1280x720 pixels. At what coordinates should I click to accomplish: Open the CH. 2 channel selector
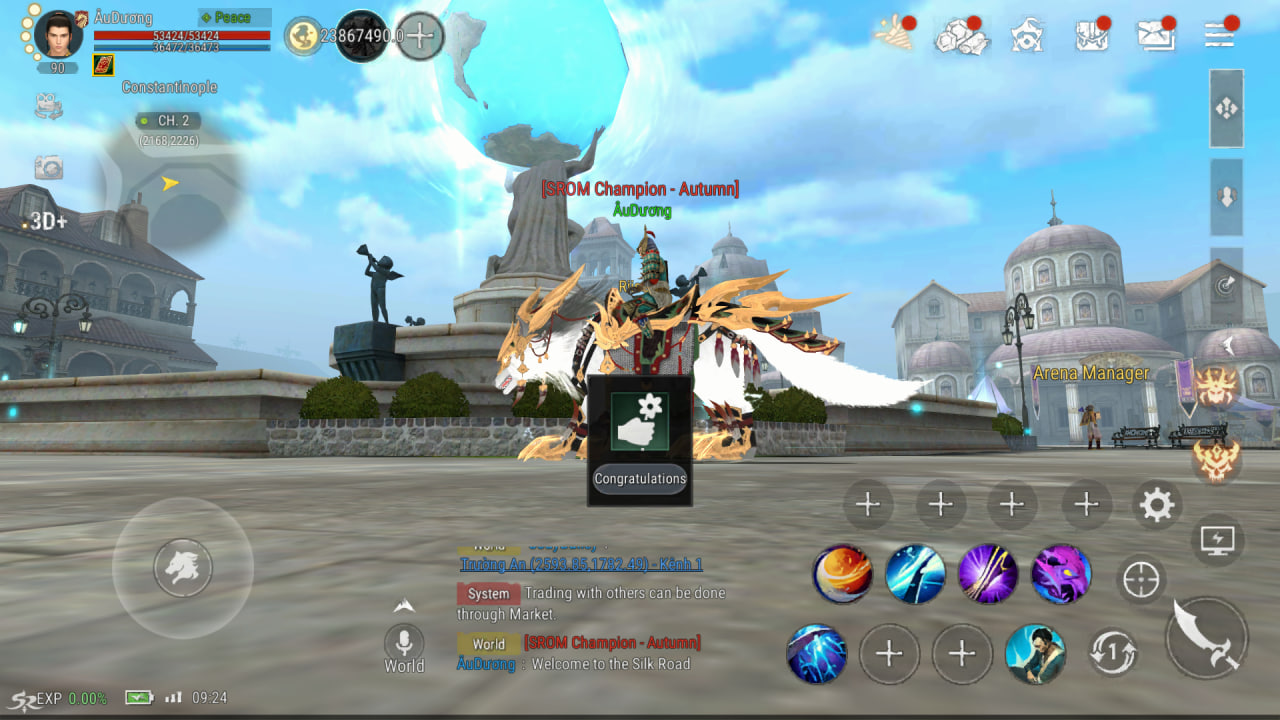pos(168,121)
